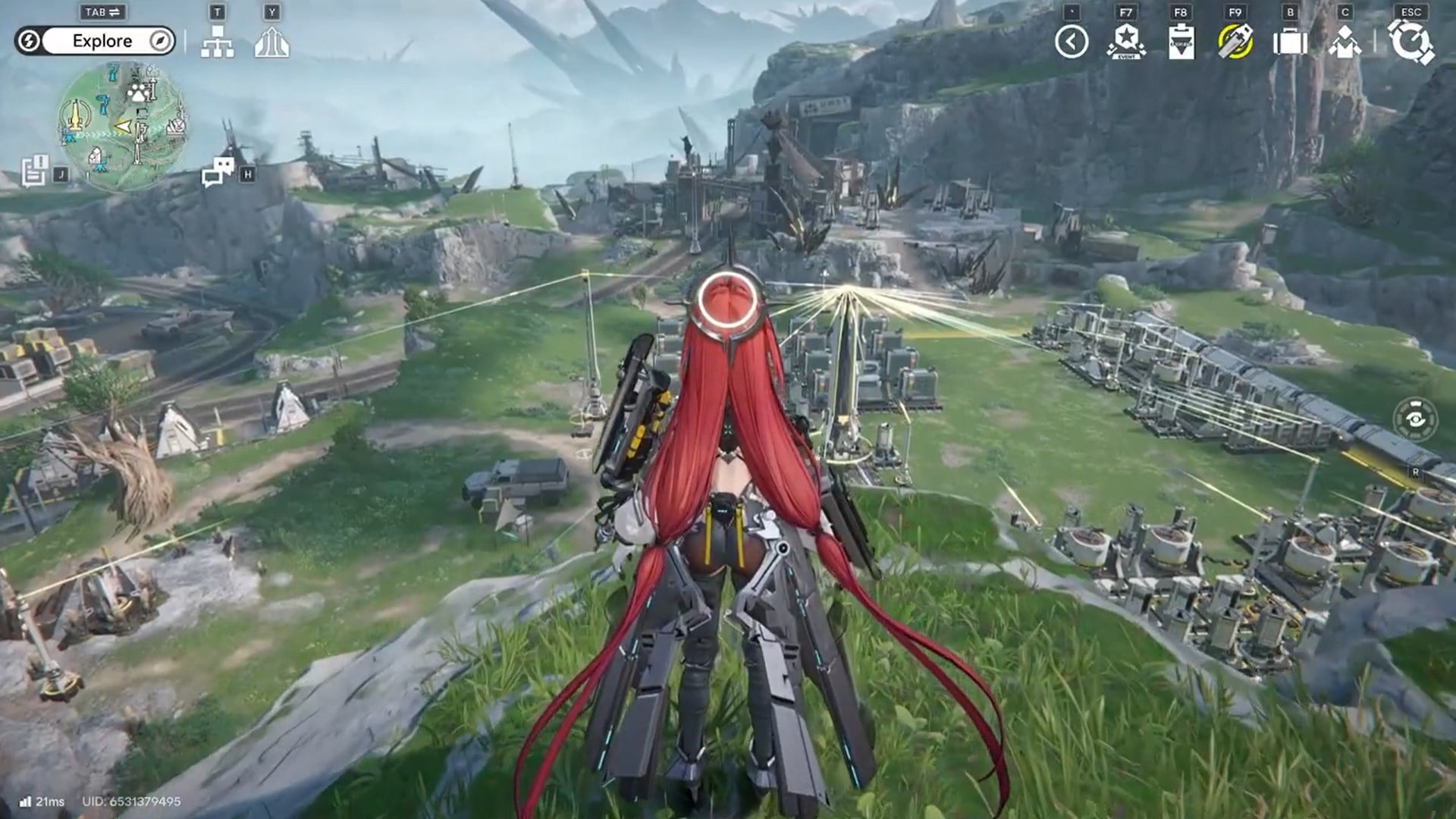Open the triple-arrow tower icon menu
The image size is (1456, 819).
271,42
